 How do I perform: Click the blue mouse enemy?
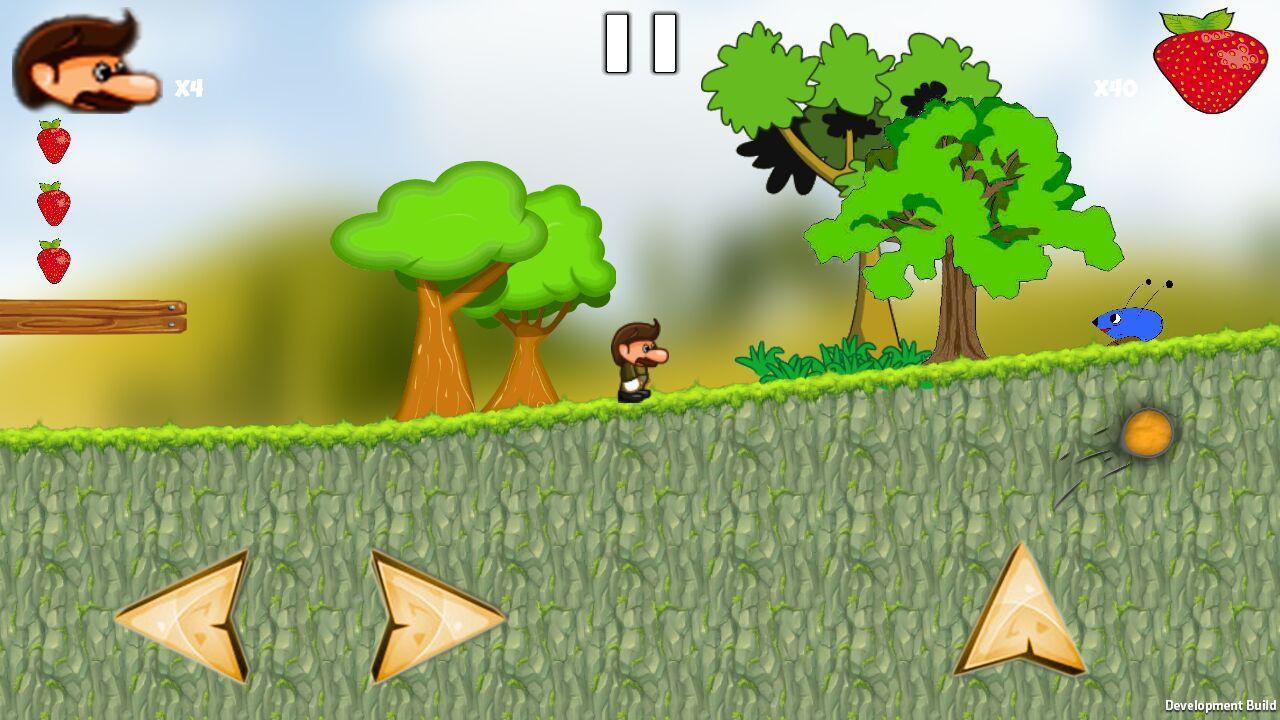pos(1125,322)
